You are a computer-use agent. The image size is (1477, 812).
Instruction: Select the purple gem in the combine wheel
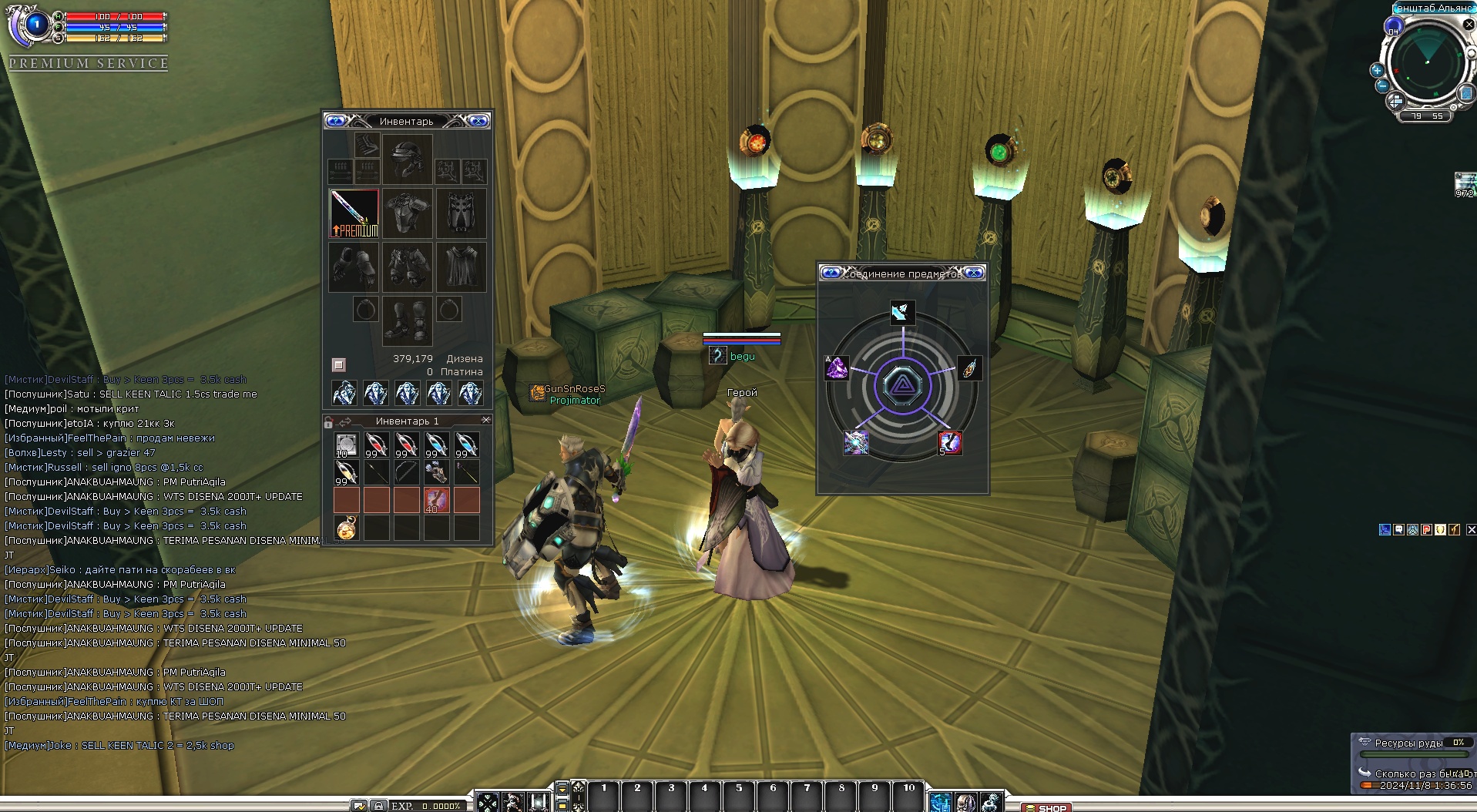click(x=836, y=368)
